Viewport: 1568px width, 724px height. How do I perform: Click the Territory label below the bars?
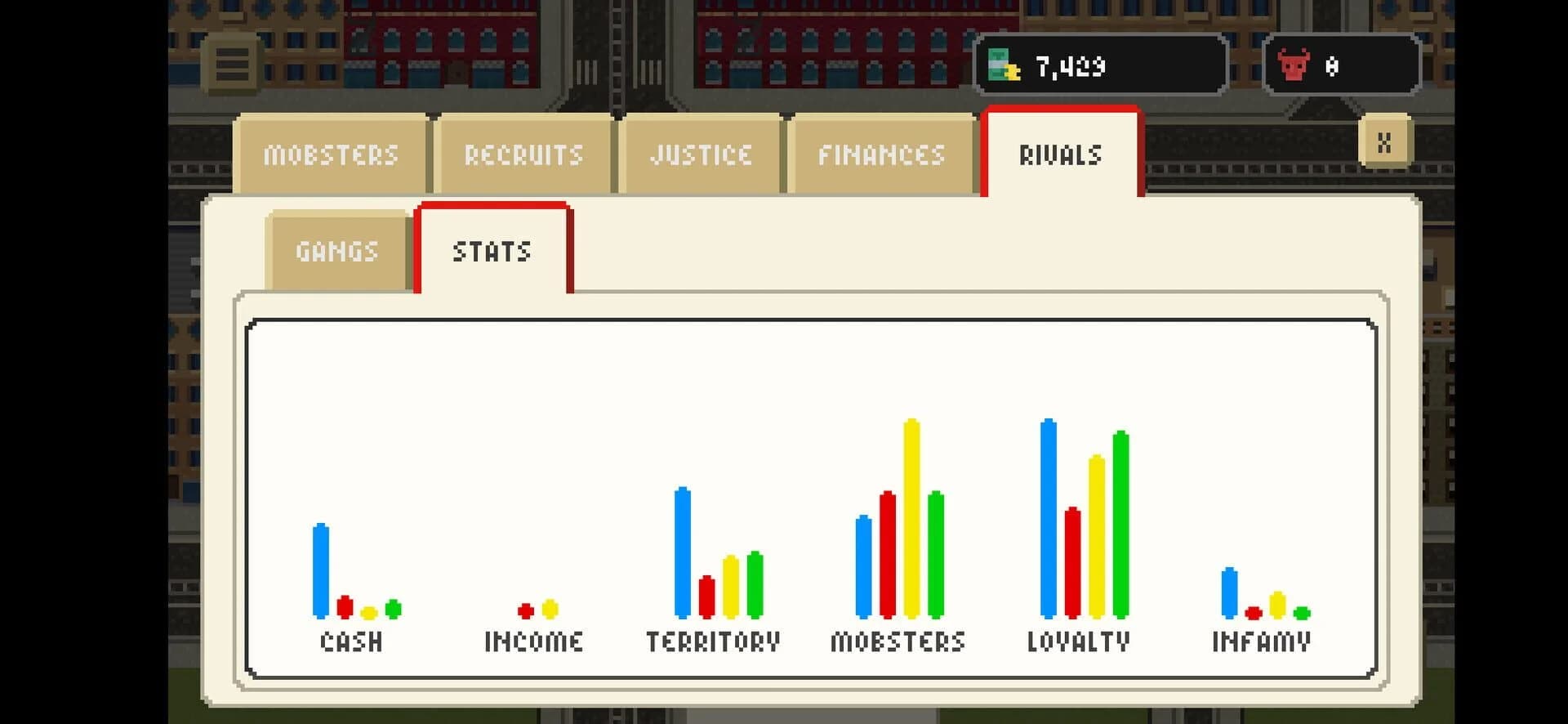click(712, 641)
